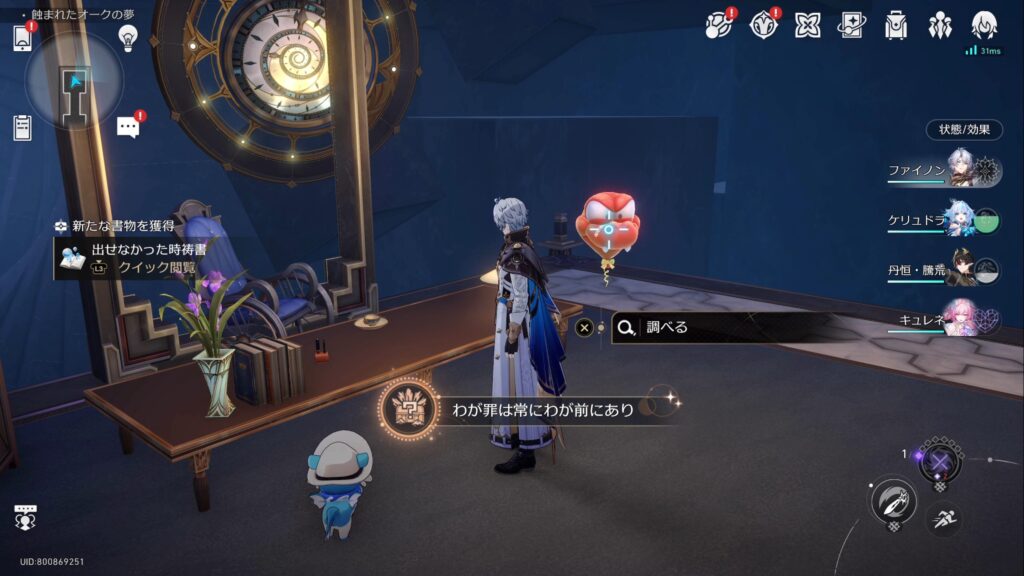Select the 調べる investigate prompt

pyautogui.click(x=720, y=327)
